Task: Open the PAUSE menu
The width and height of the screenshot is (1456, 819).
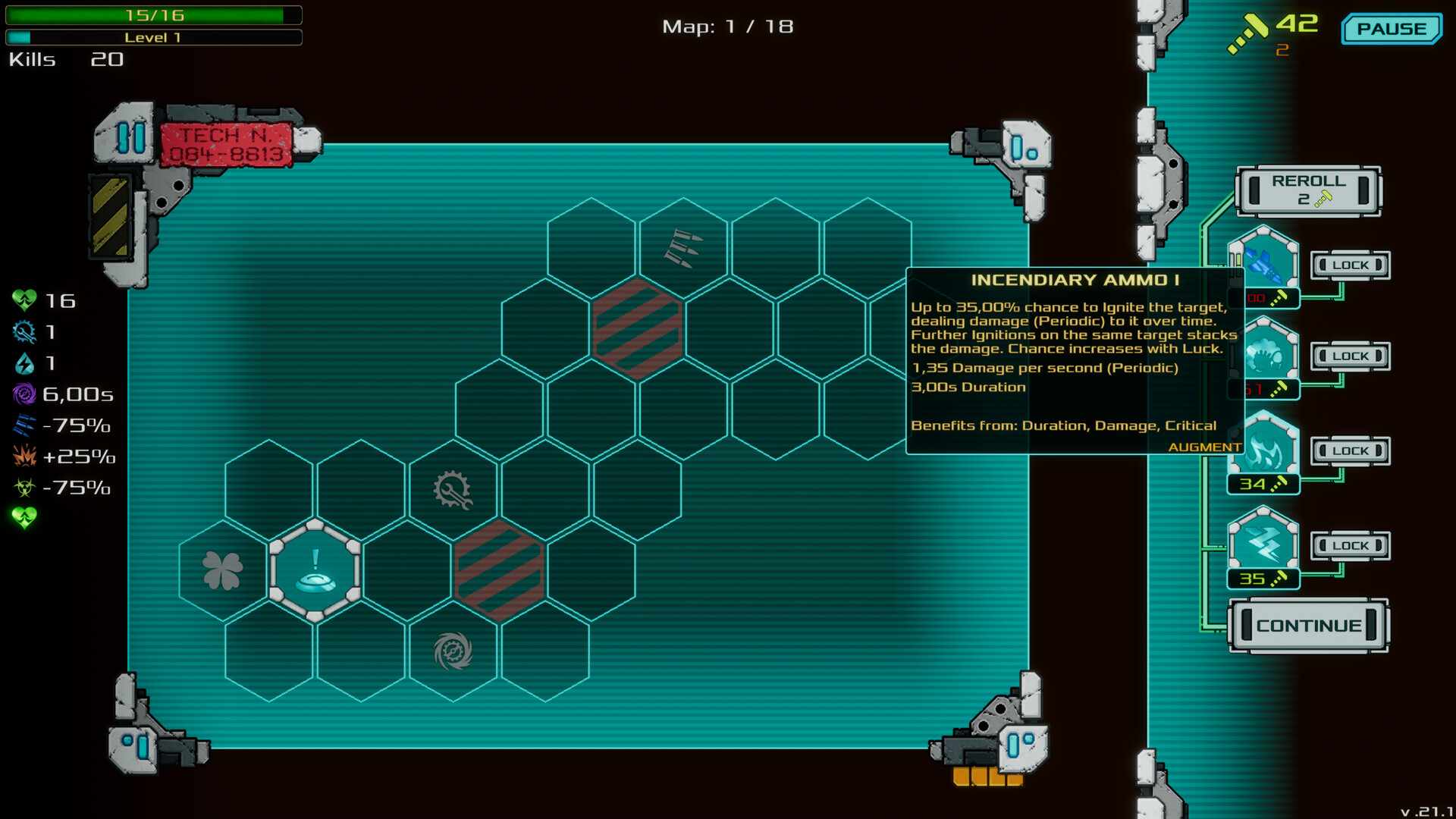Action: (1392, 29)
